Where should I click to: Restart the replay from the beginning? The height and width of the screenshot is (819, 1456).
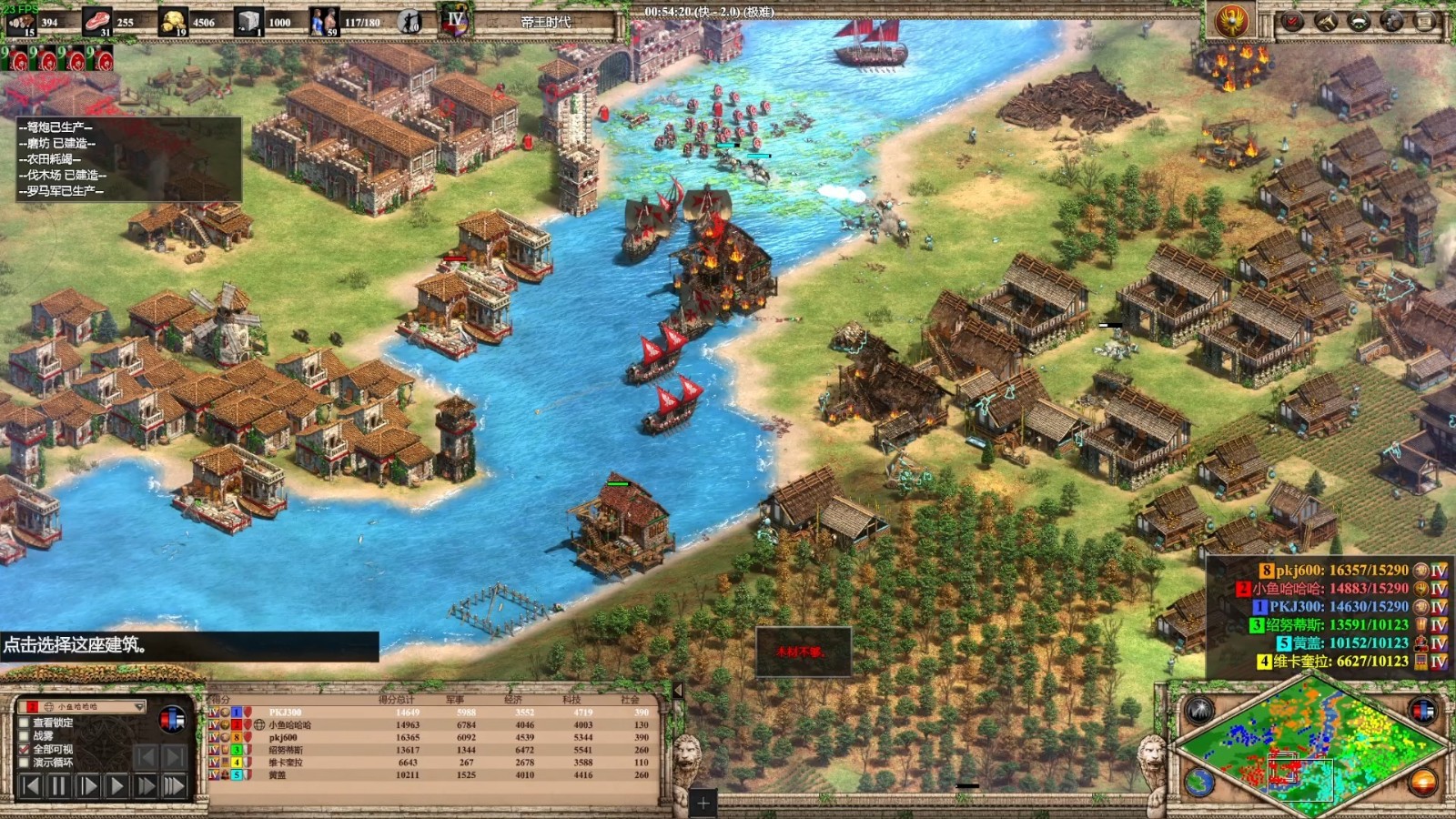click(x=30, y=785)
